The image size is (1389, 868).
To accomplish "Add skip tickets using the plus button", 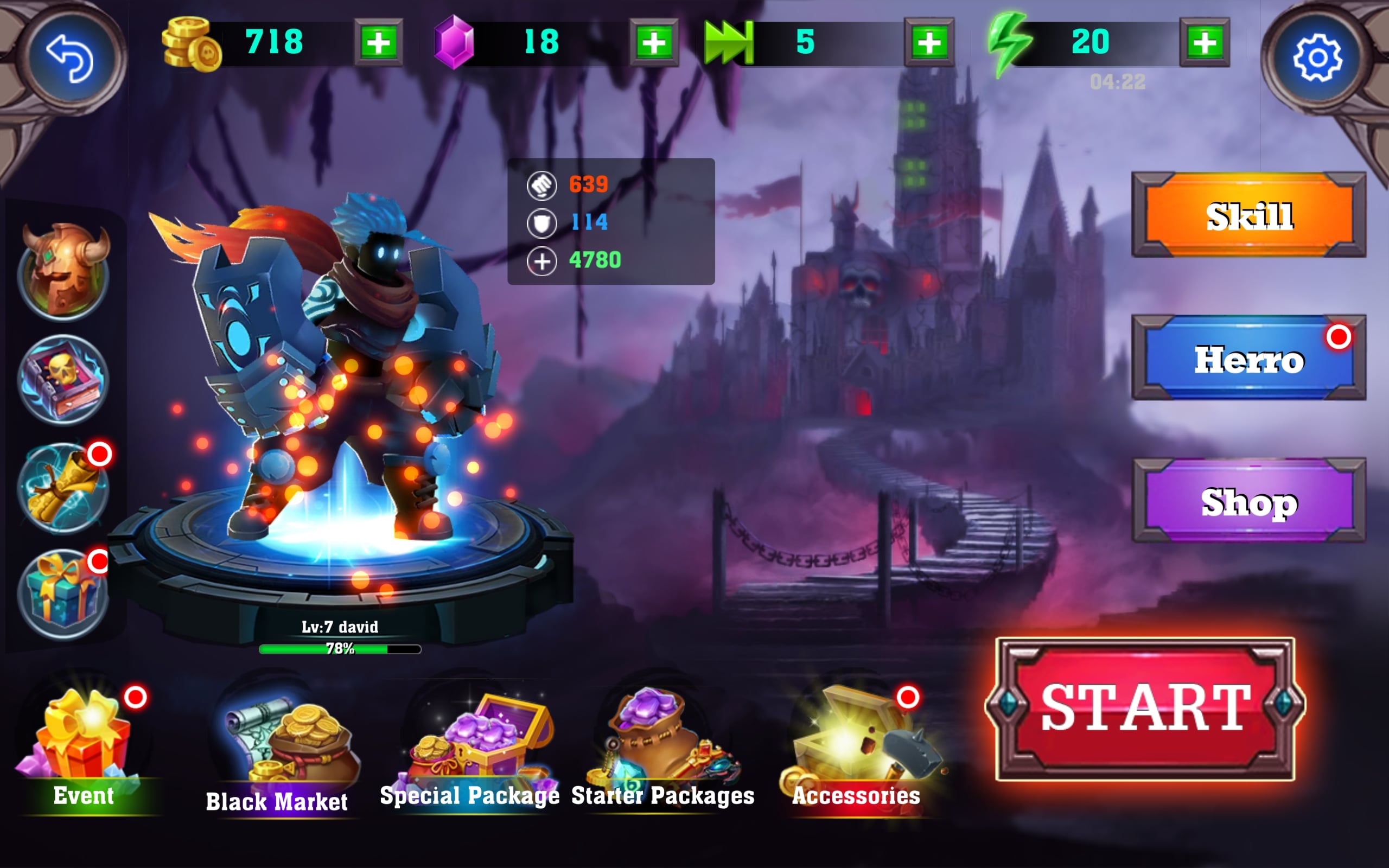I will pos(929,42).
